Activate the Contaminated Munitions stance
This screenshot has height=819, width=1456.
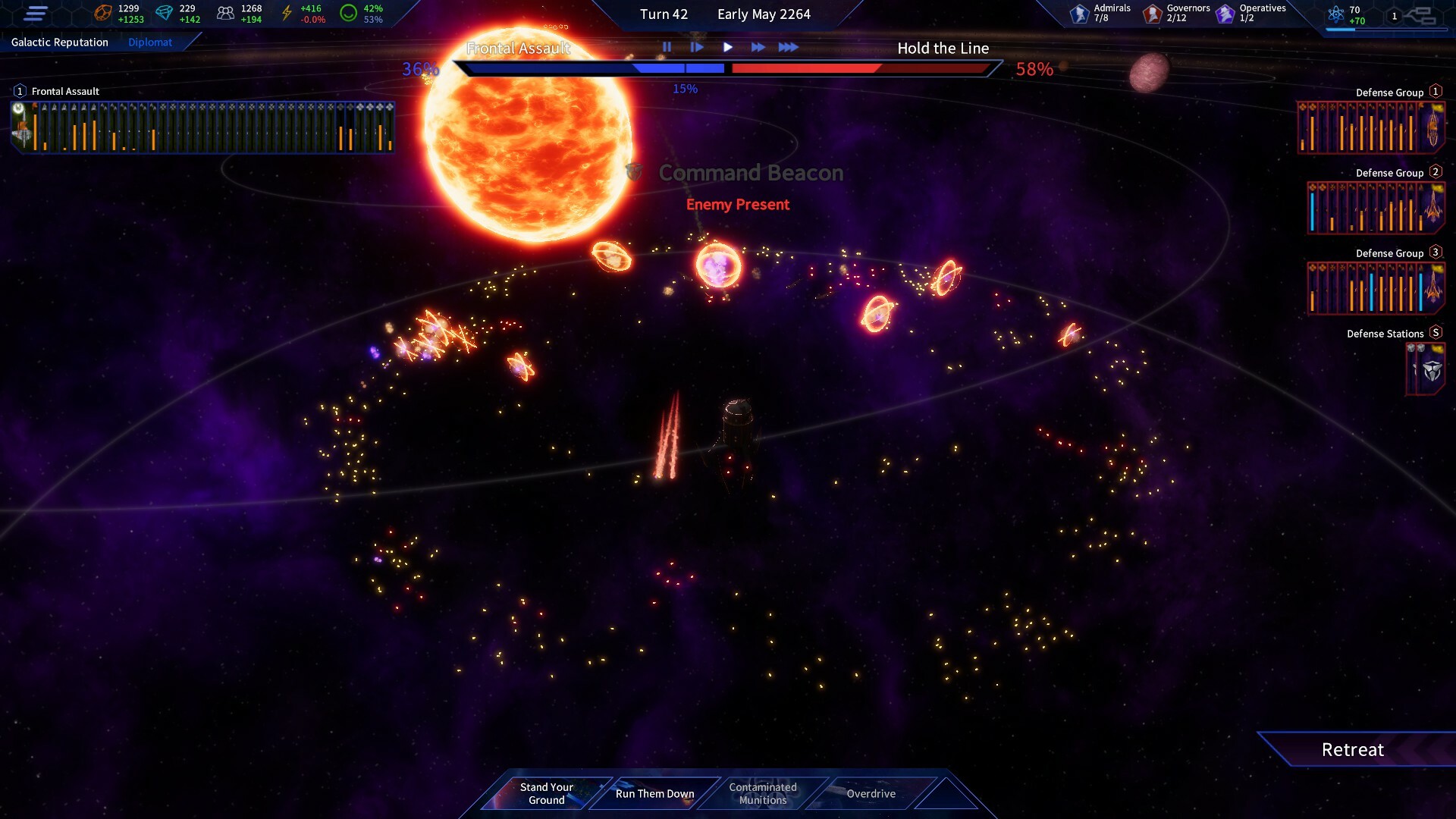762,793
